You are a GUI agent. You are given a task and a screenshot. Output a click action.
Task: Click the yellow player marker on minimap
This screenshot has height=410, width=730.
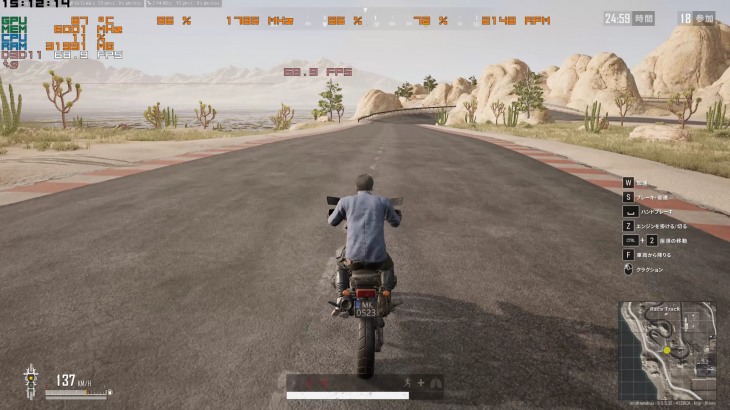coord(666,350)
